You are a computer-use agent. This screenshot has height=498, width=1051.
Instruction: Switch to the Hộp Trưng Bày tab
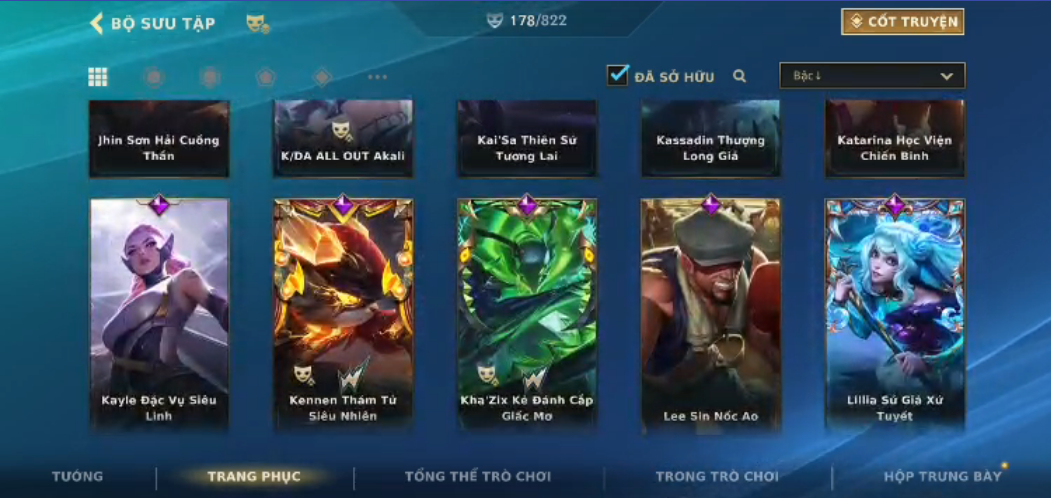pos(942,476)
